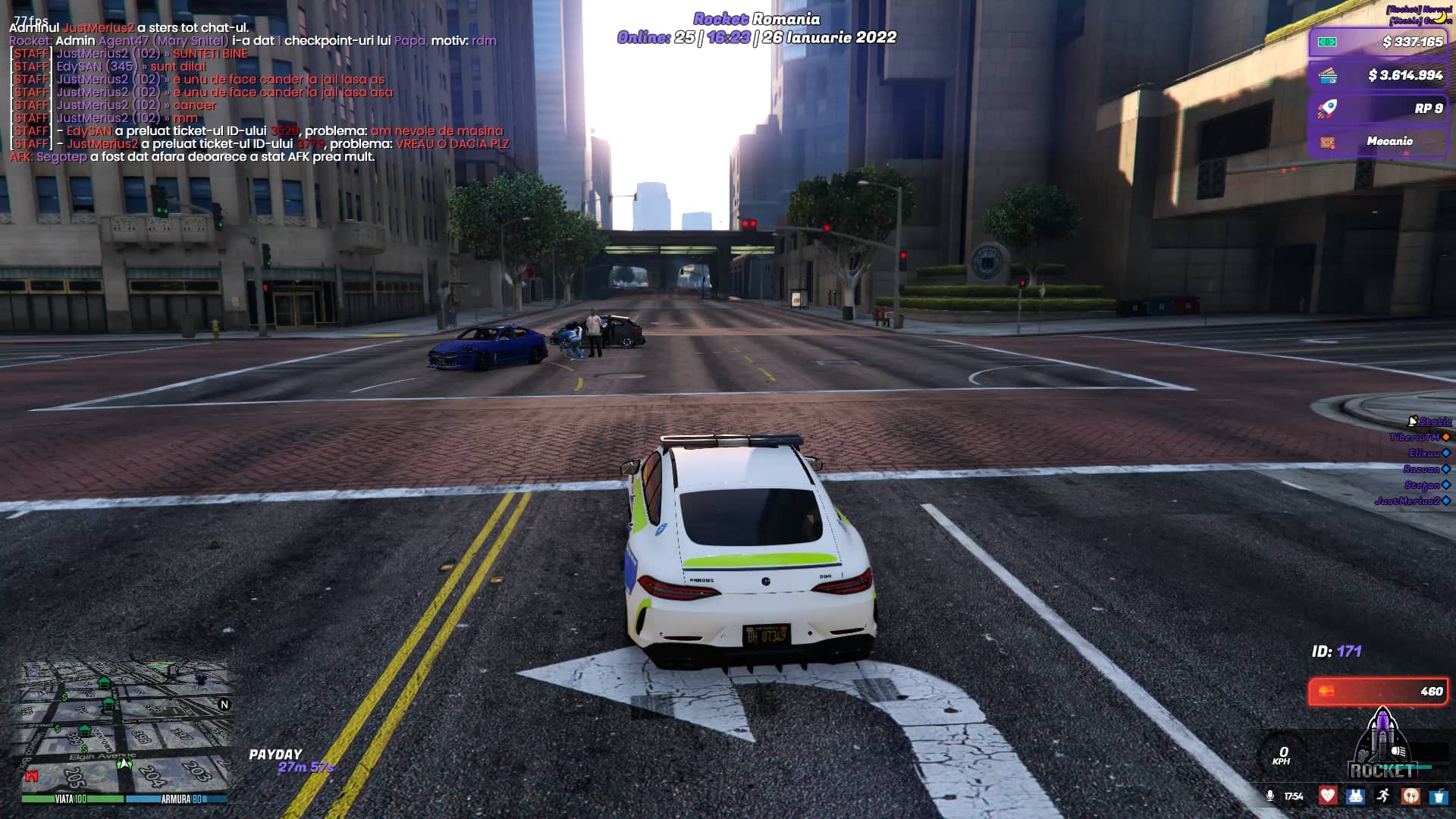Select the red weapon ammo panel
This screenshot has width=1456, height=819.
(x=1378, y=691)
